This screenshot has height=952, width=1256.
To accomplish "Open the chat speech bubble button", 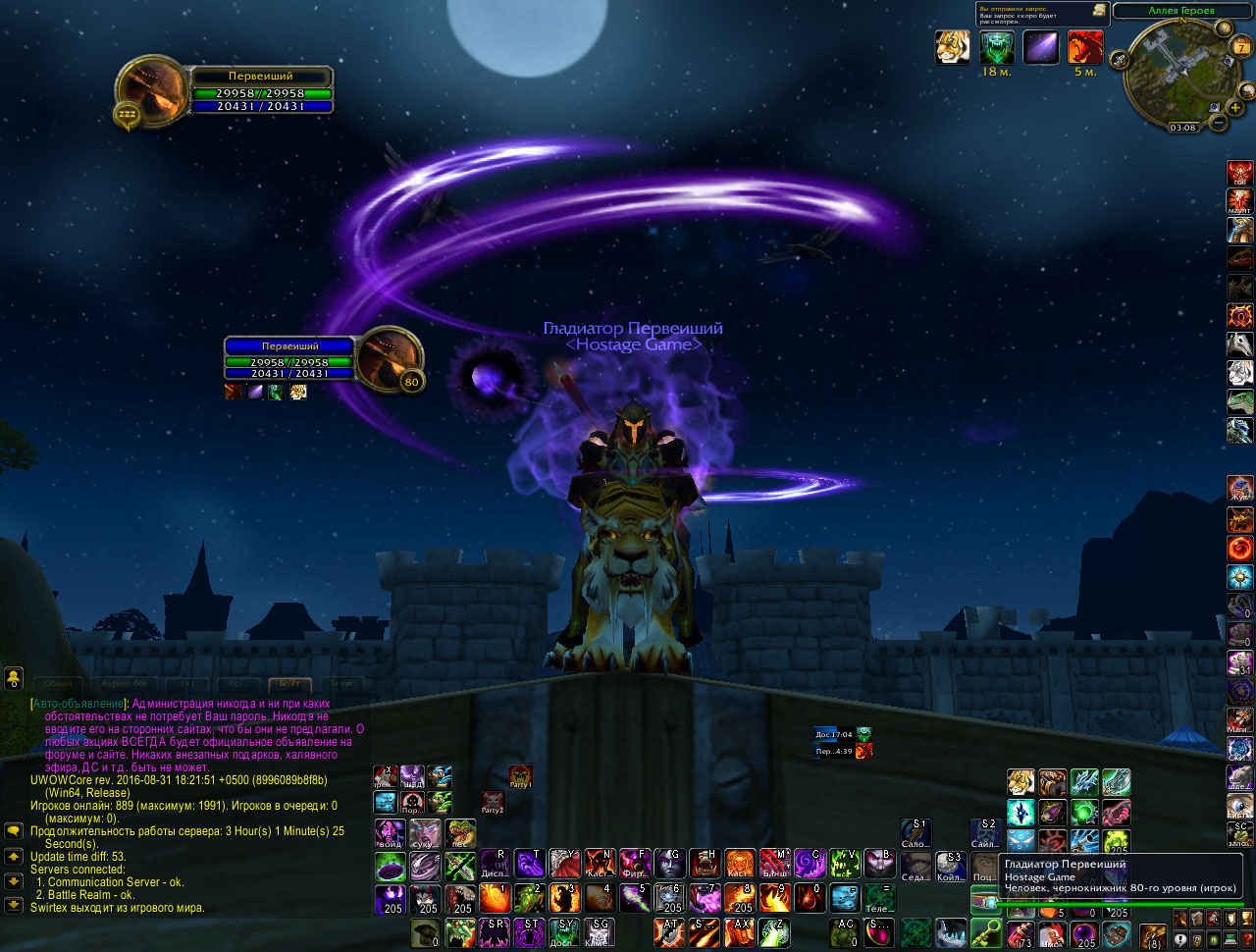I will pos(13,831).
